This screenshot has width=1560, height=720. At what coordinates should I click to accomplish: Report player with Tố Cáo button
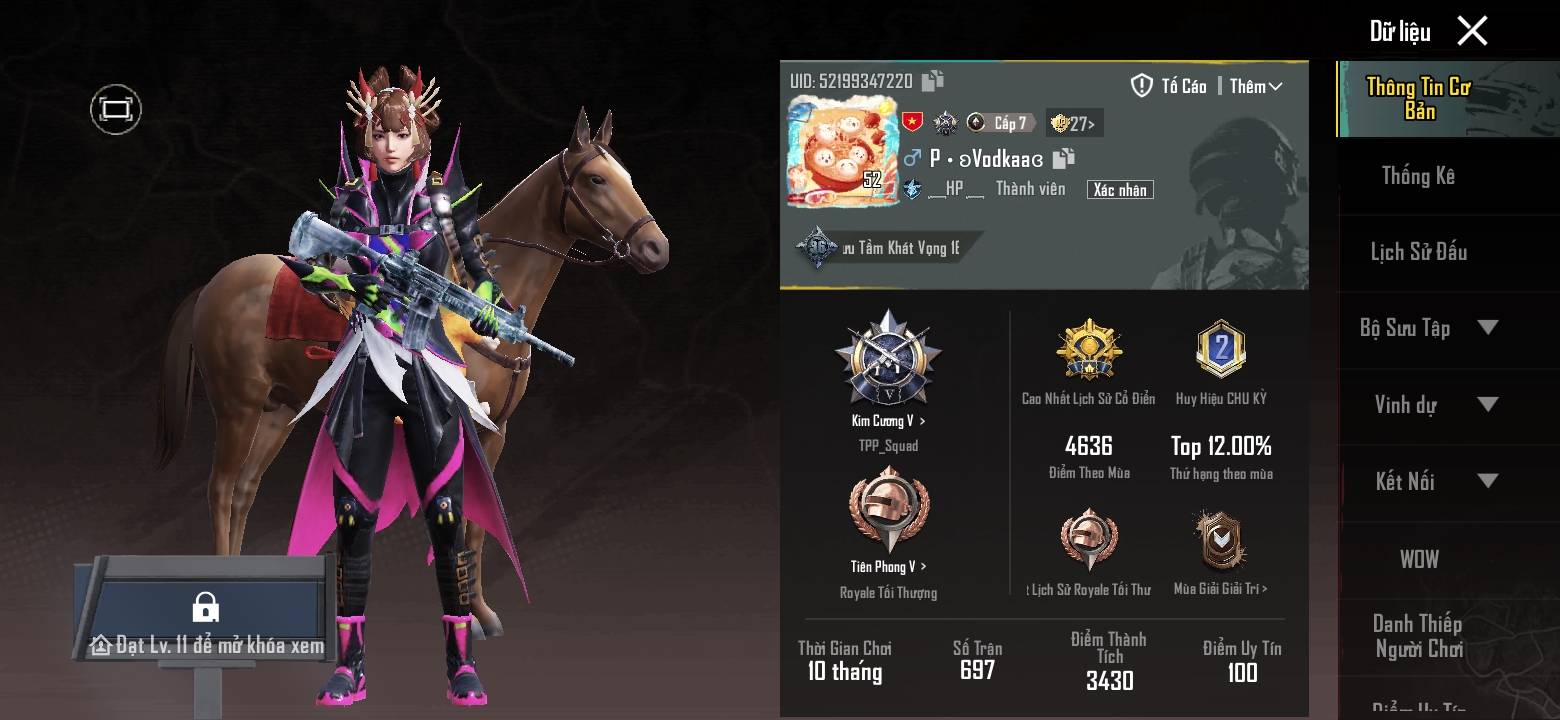[x=1169, y=86]
